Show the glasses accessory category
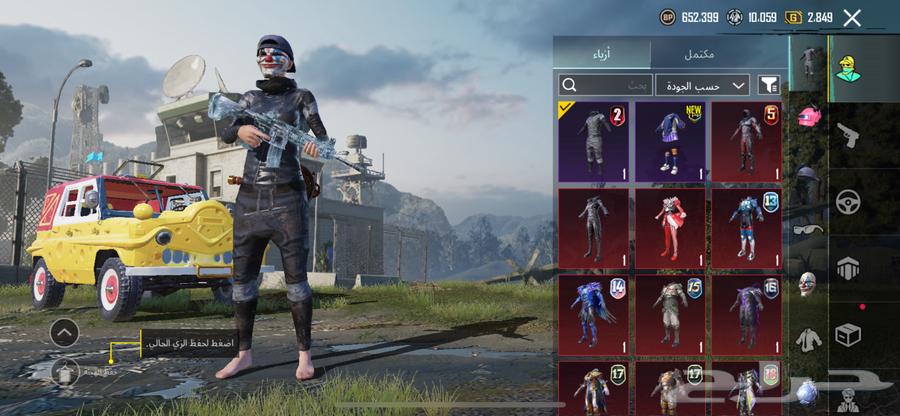The width and height of the screenshot is (900, 416). point(808,229)
